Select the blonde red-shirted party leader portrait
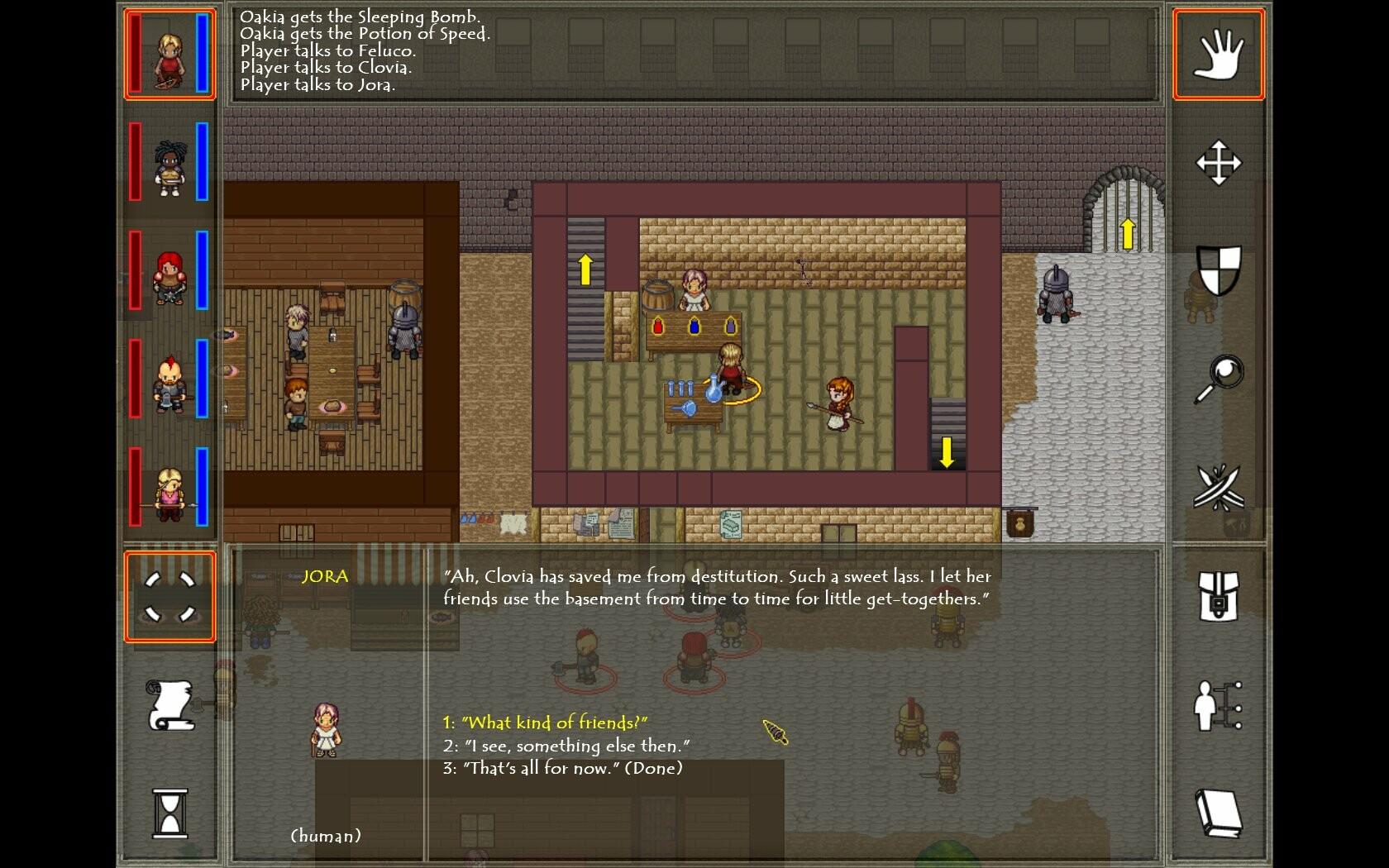Screen dimensions: 1389x868 pyautogui.click(x=169, y=55)
